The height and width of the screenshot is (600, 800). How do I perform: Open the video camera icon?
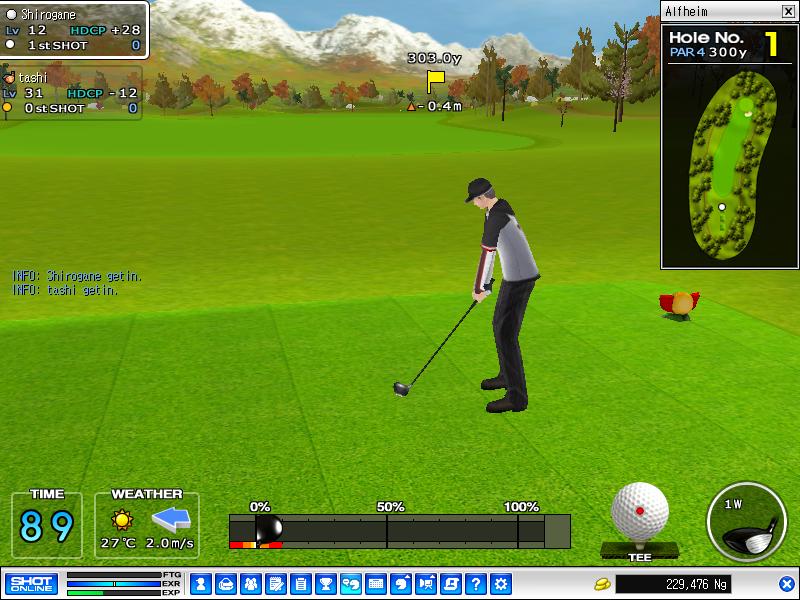(426, 583)
